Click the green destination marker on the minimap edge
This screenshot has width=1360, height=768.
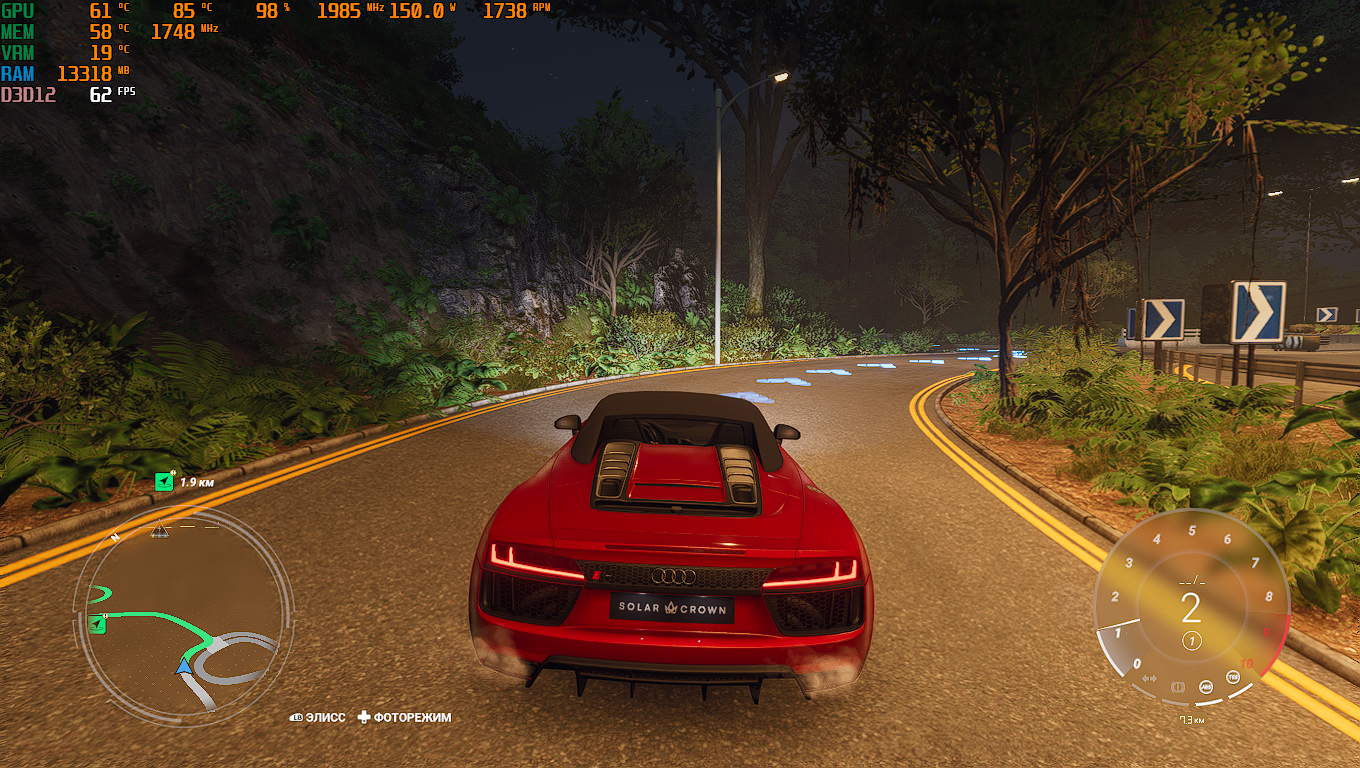97,624
